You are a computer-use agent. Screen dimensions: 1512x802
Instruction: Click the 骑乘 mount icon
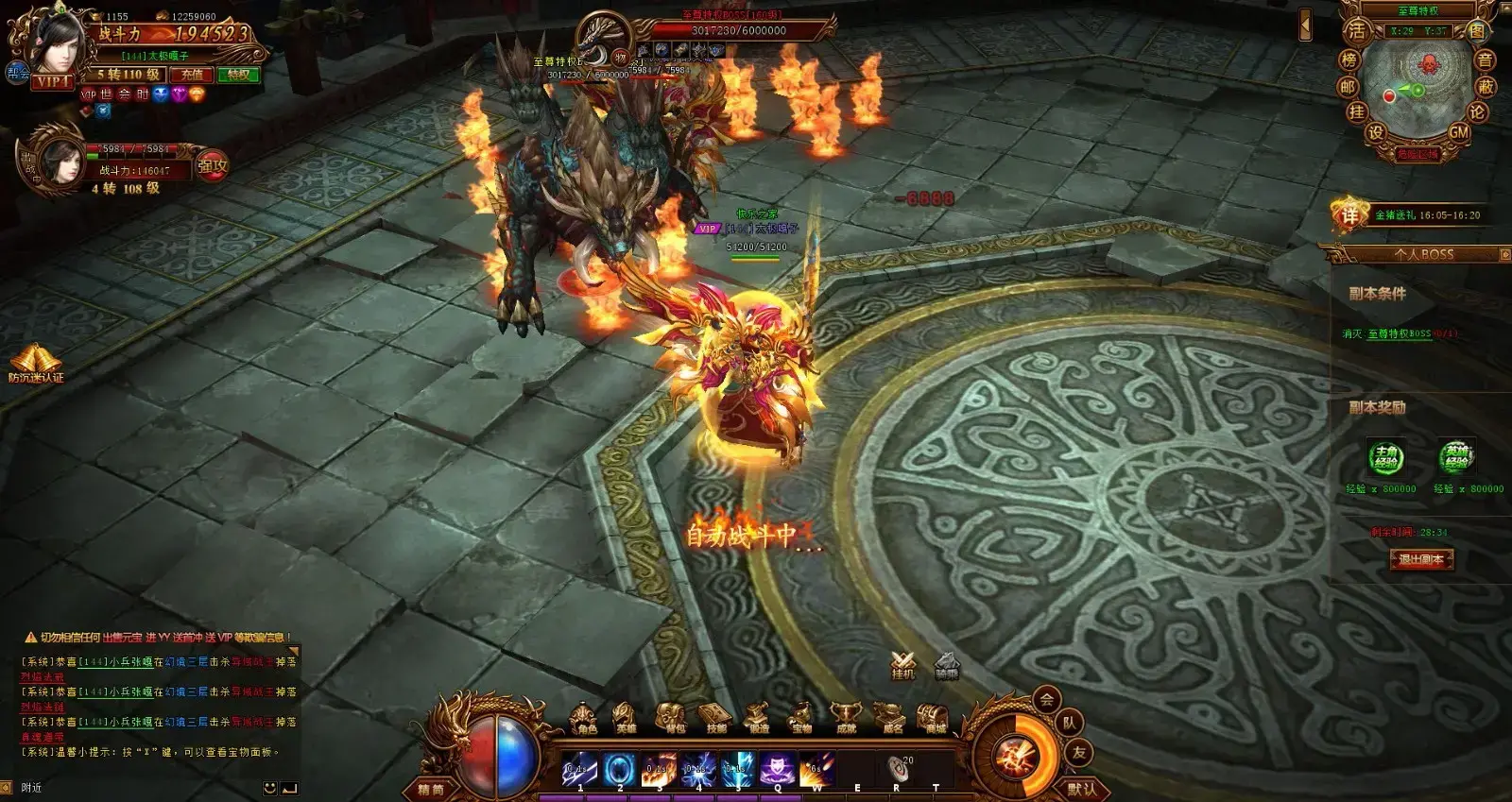click(x=947, y=665)
